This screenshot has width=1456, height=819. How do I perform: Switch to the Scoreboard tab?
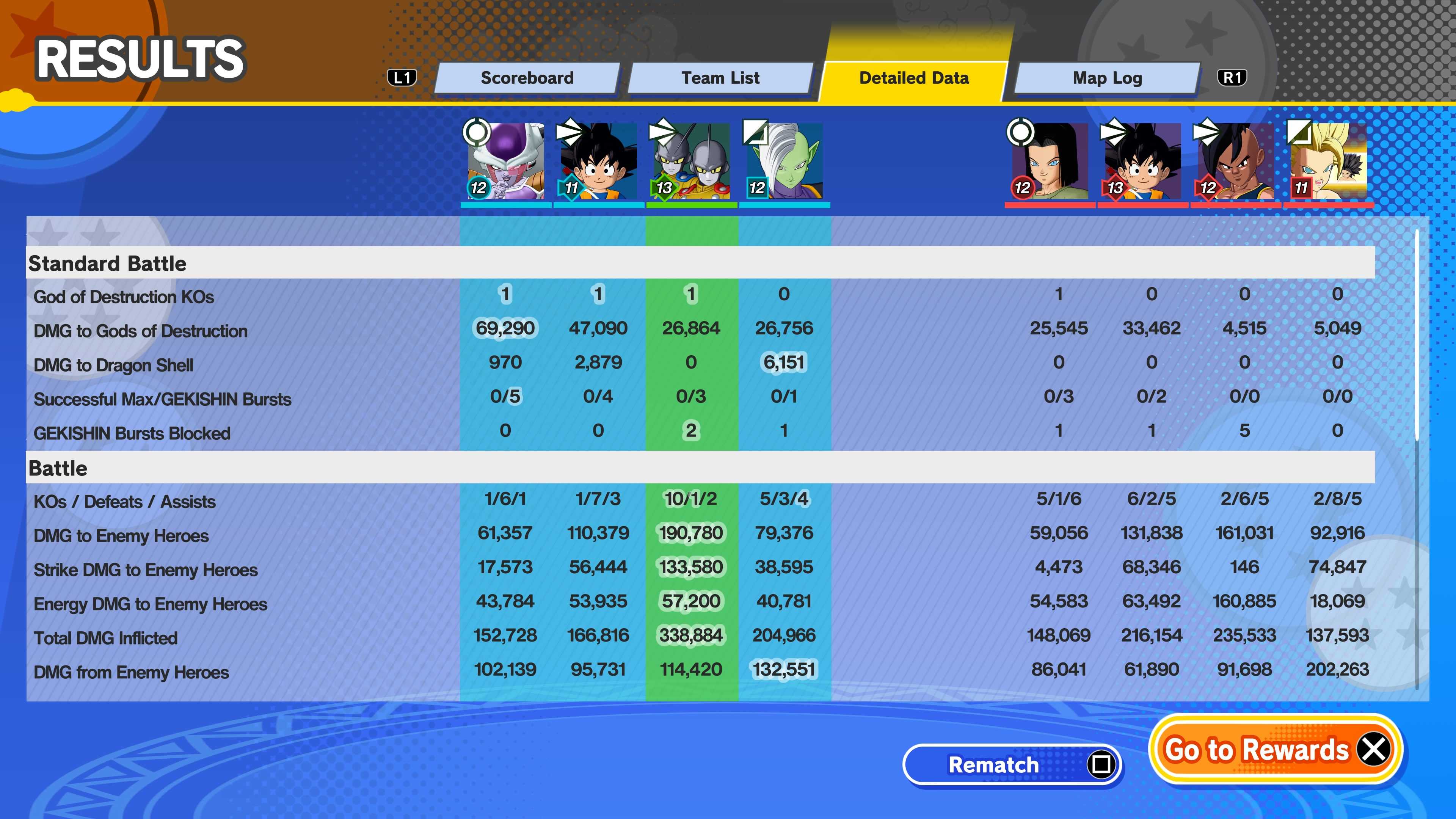tap(527, 78)
